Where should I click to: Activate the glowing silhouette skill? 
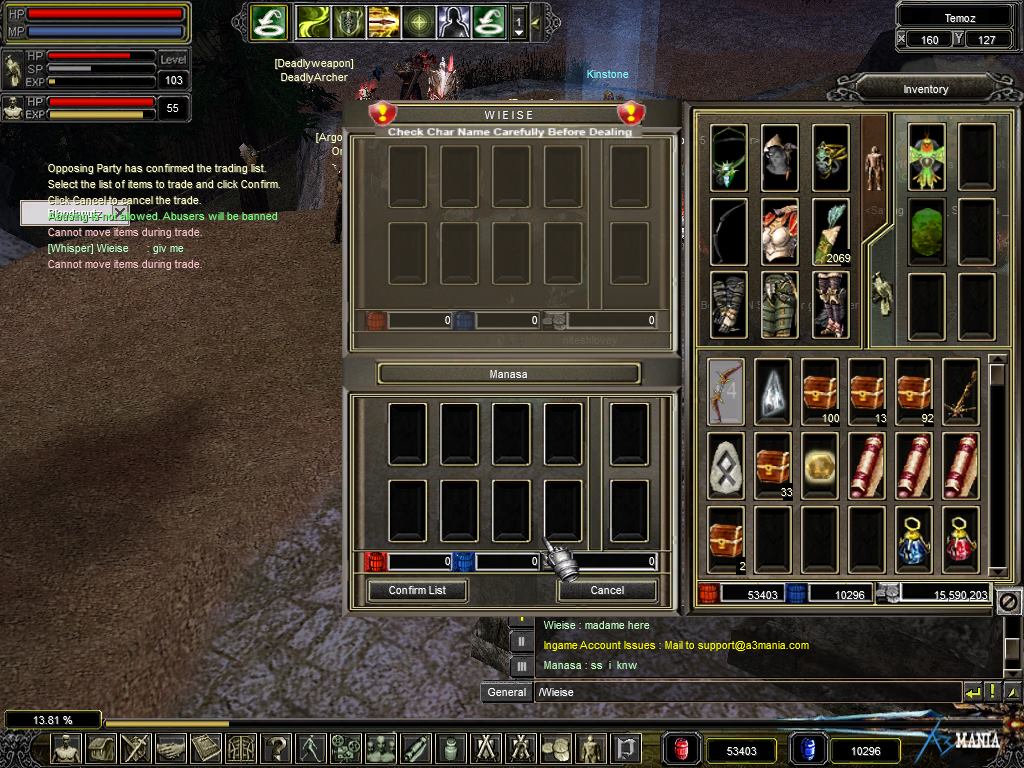click(x=453, y=21)
